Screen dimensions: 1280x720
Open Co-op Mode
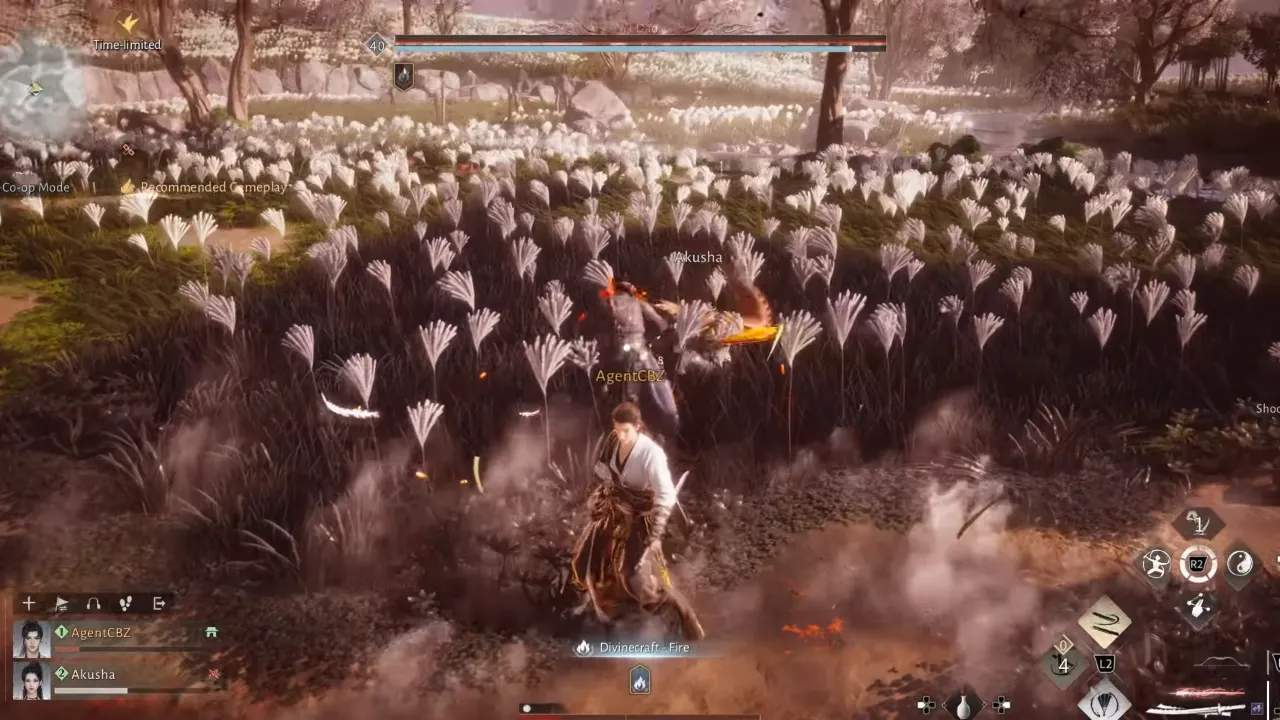tap(34, 186)
